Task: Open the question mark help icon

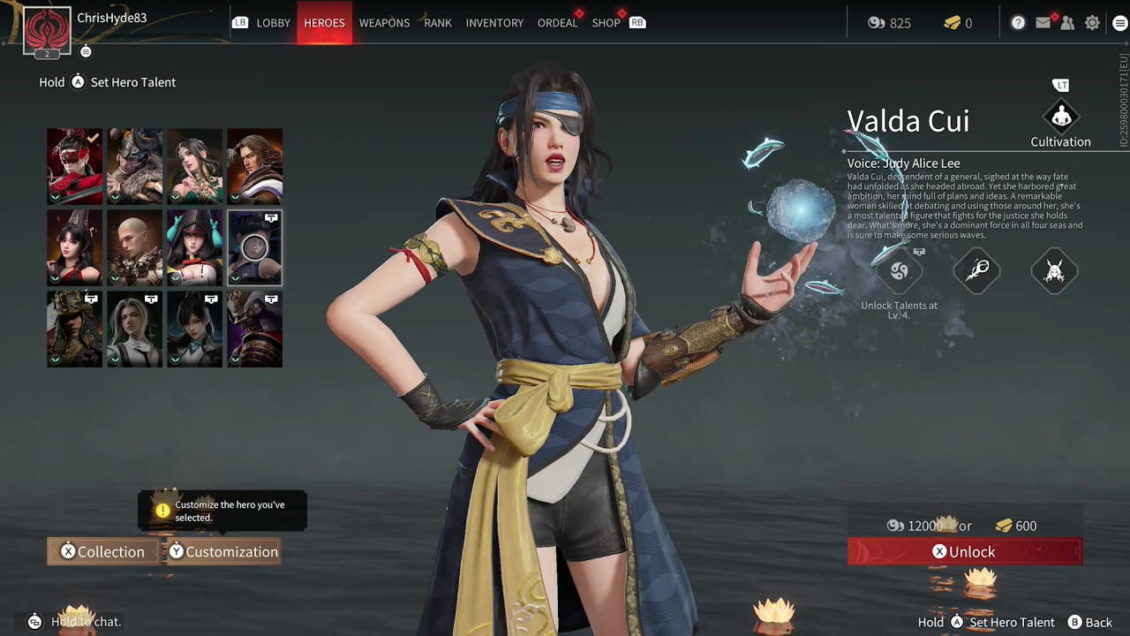Action: coord(1018,23)
